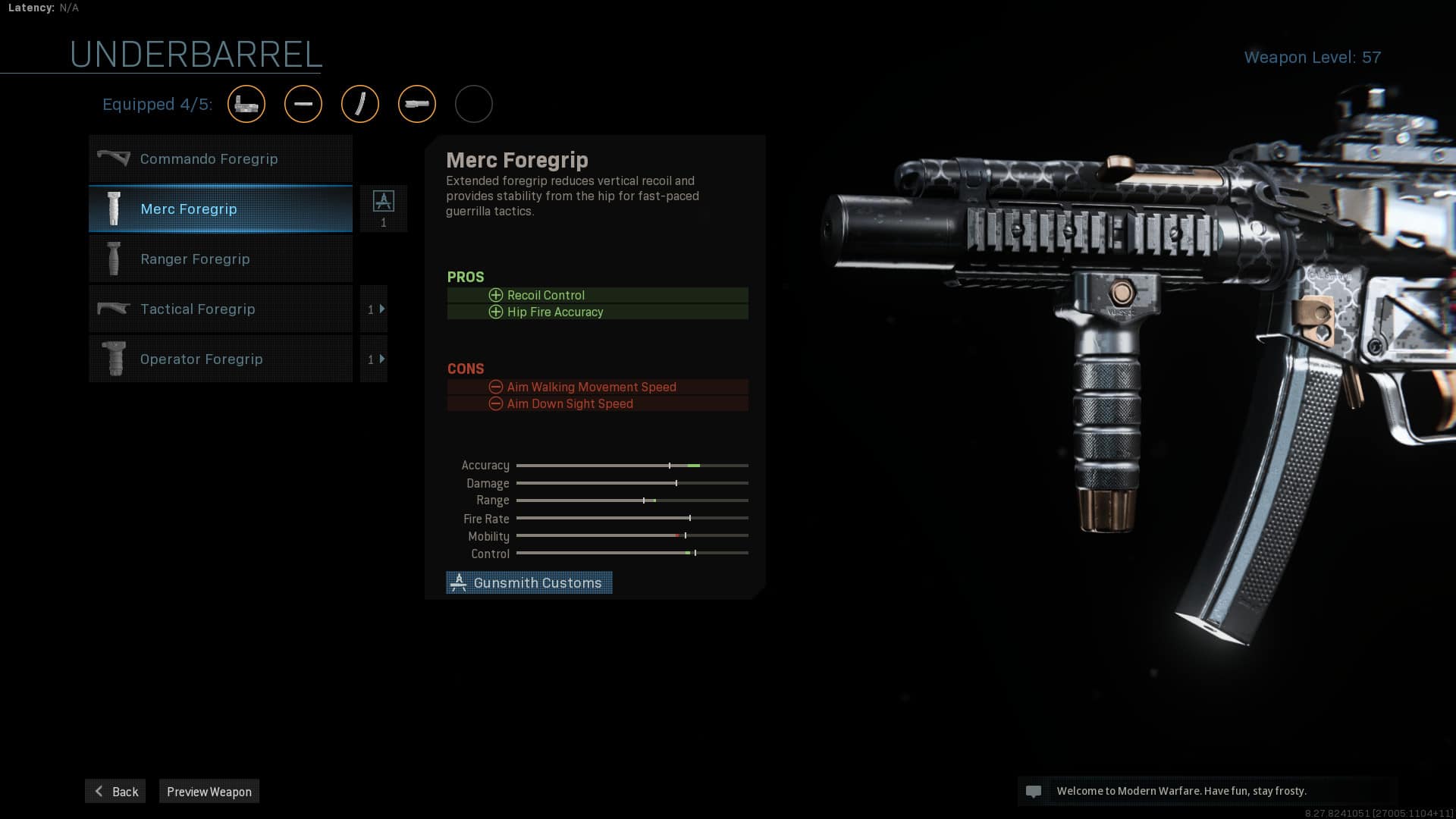Open Gunsmith Customs
Viewport: 1456px width, 819px height.
529,582
